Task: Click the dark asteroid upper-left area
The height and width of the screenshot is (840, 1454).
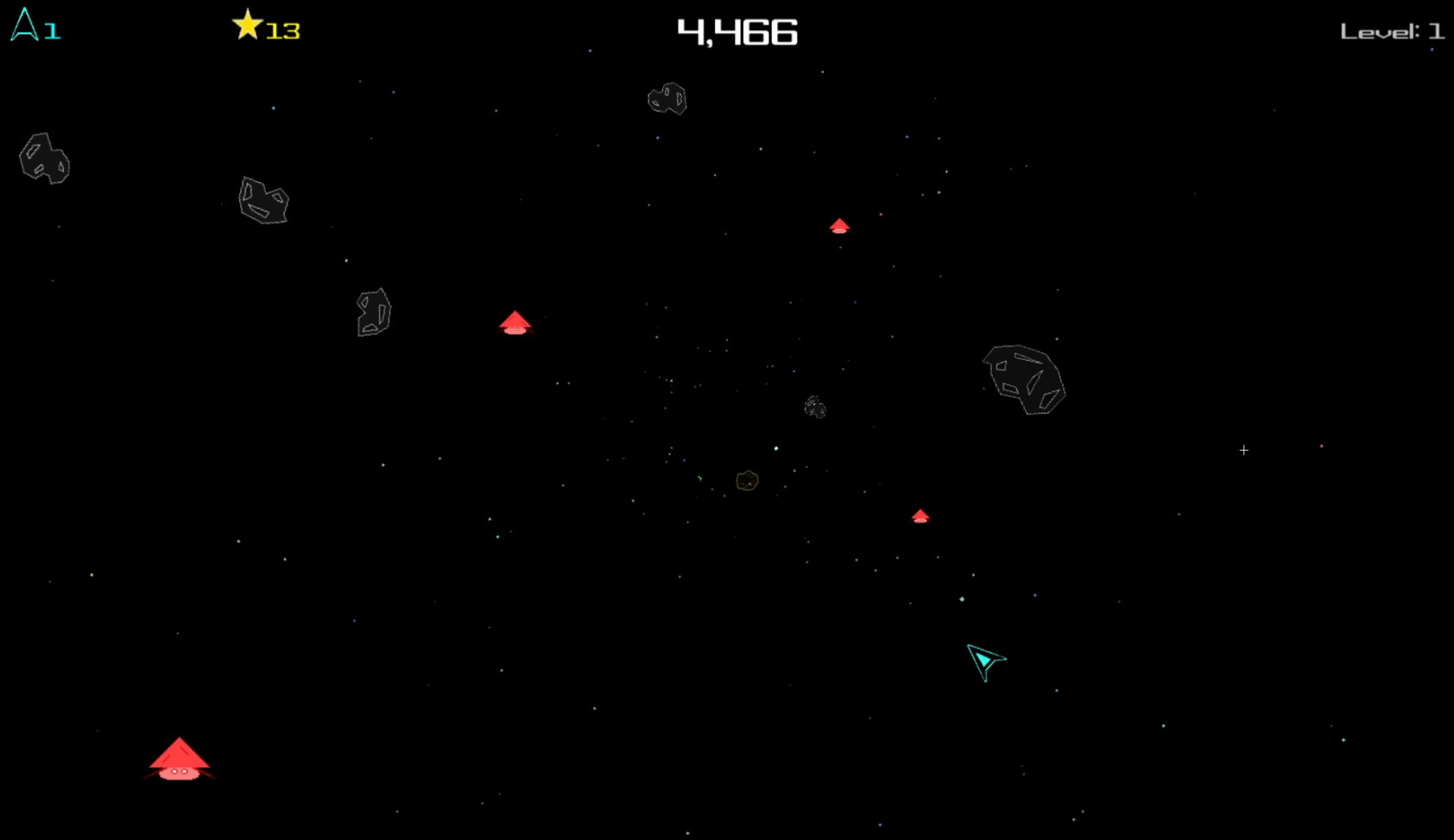Action: pos(262,200)
